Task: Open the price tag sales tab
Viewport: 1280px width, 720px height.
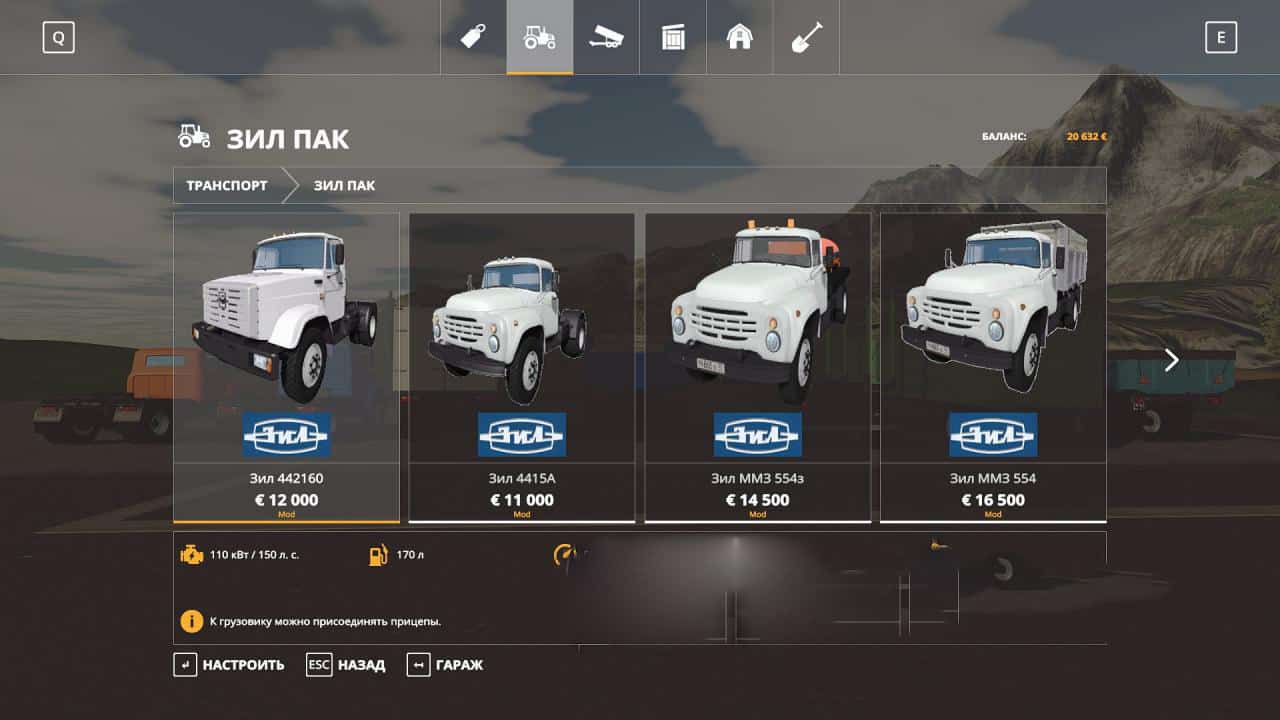Action: [473, 38]
